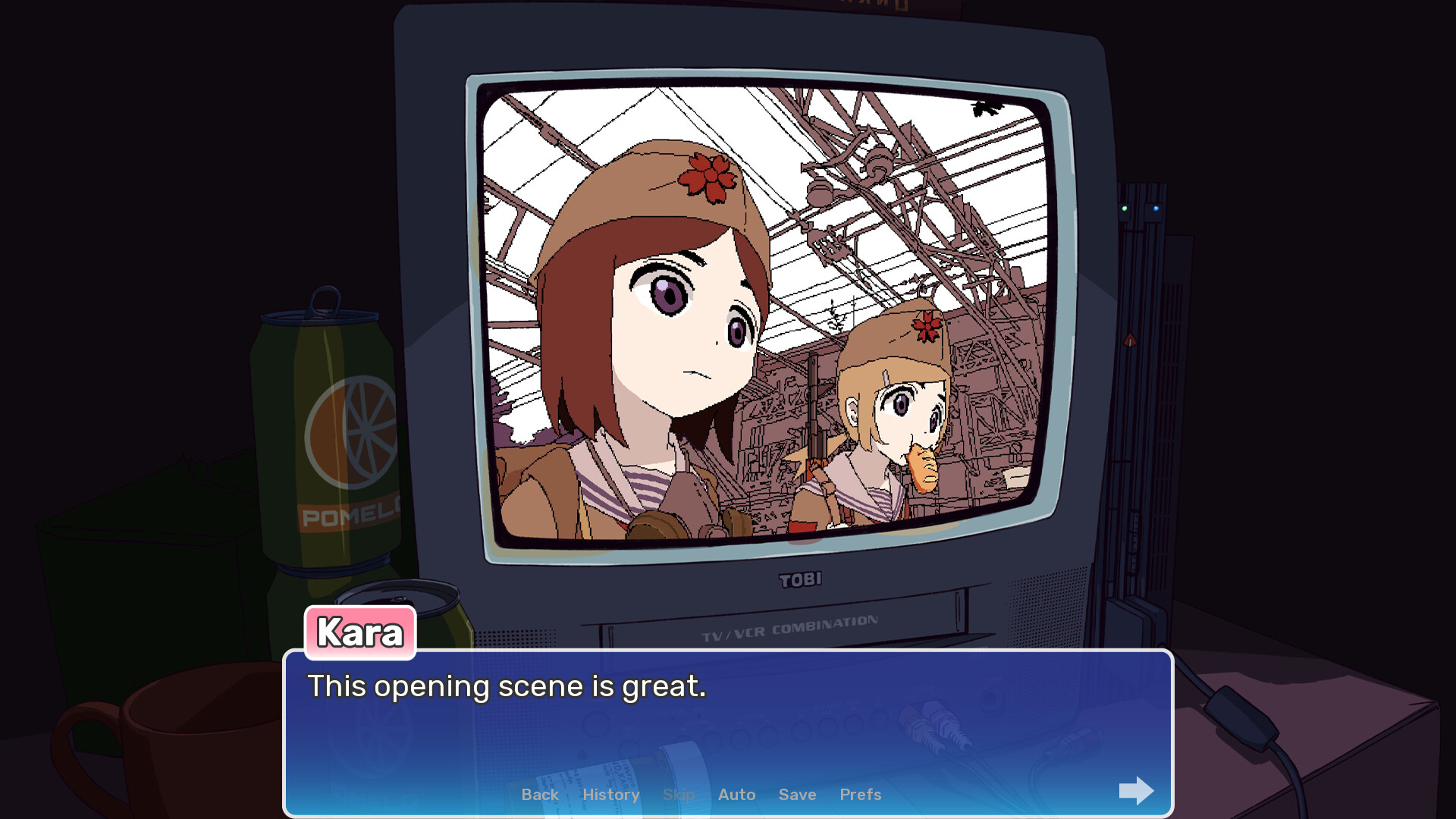This screenshot has height=819, width=1456.
Task: Select Prefs from the quick menu
Action: [x=860, y=795]
